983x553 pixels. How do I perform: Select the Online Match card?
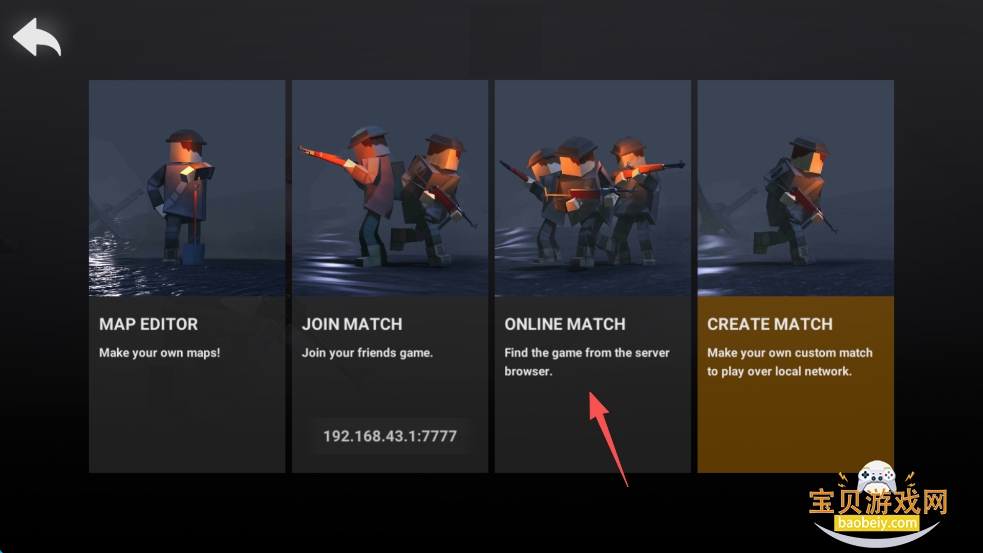pyautogui.click(x=592, y=275)
